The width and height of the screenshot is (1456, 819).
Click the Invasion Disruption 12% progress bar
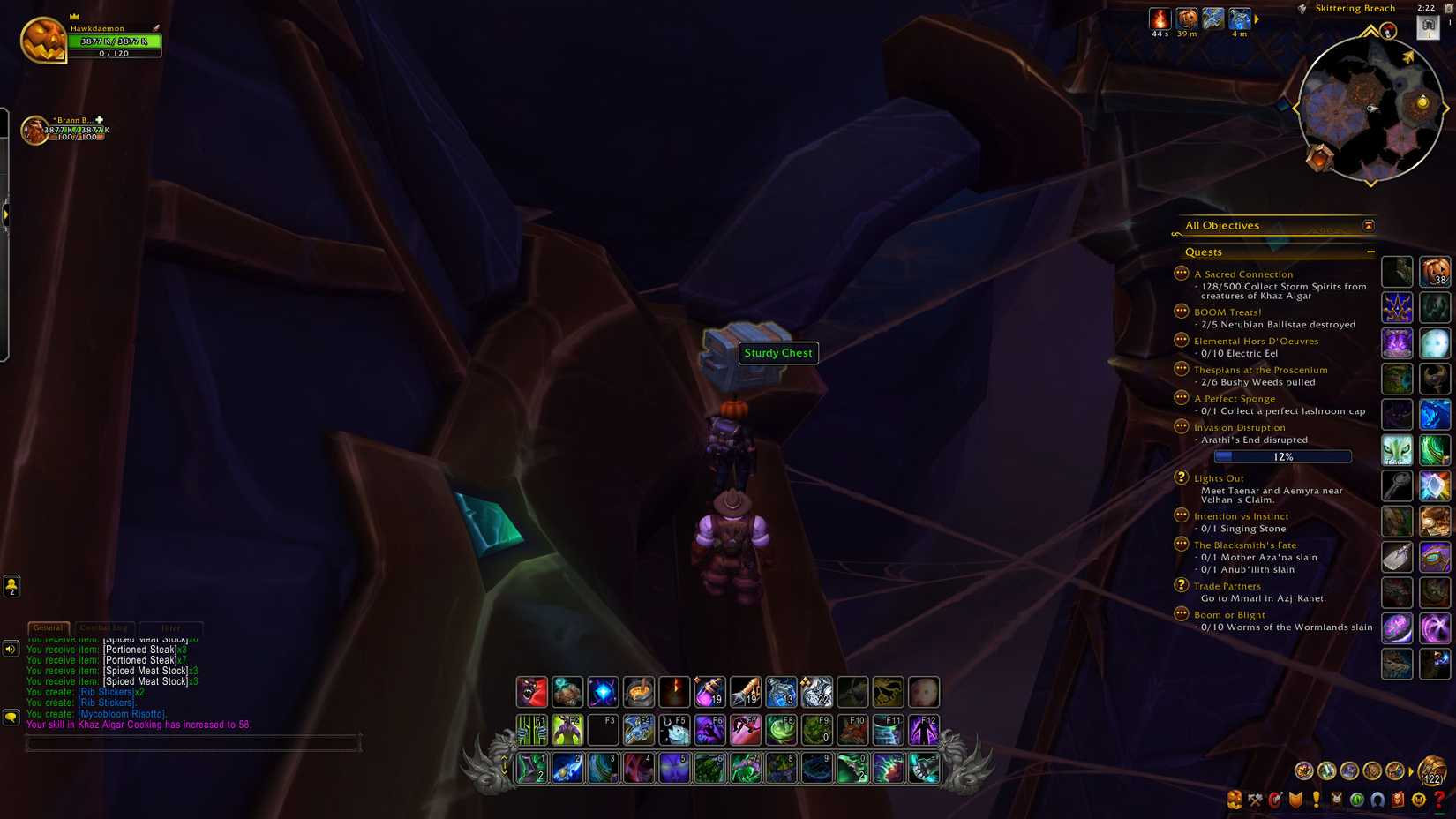point(1283,456)
